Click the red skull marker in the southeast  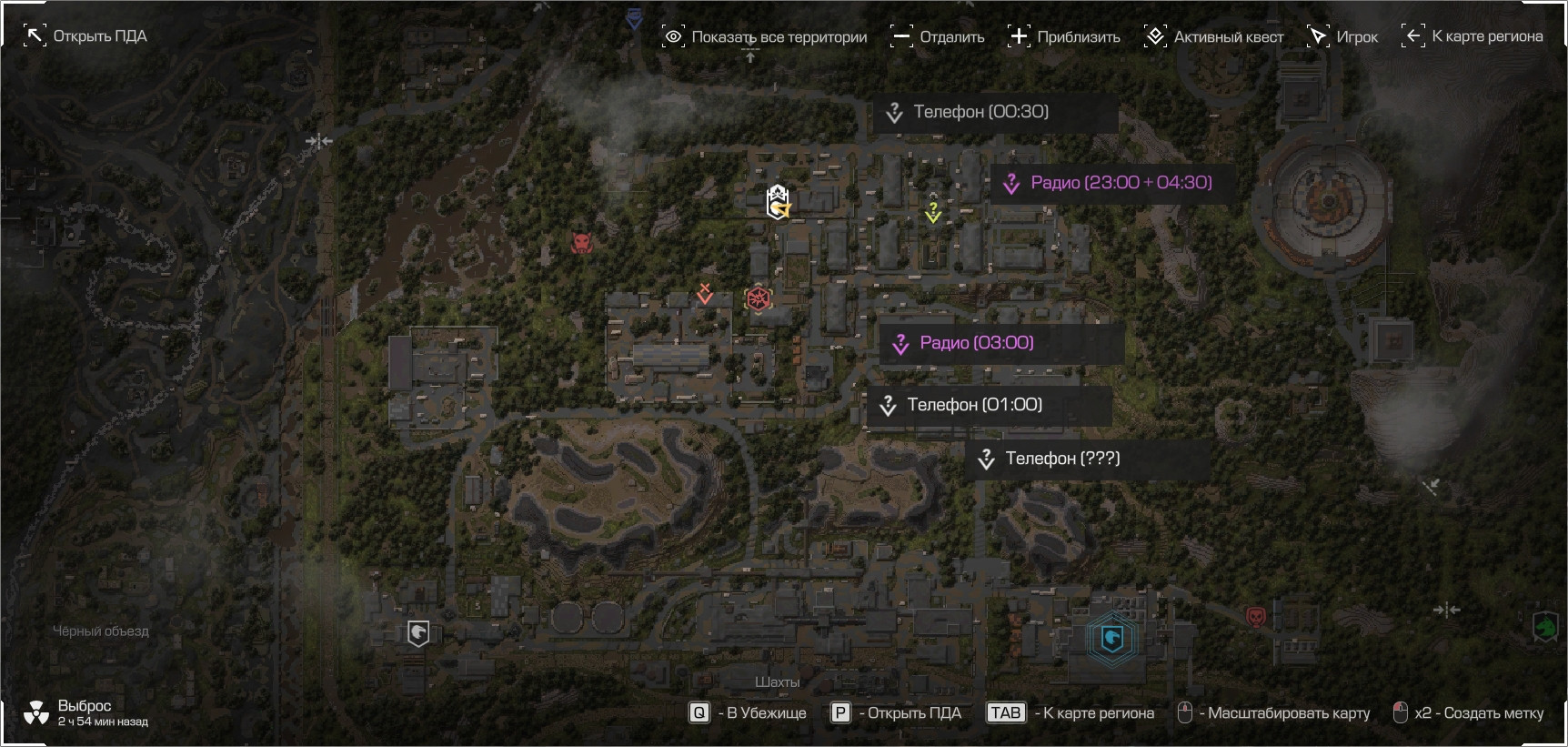pyautogui.click(x=1256, y=618)
